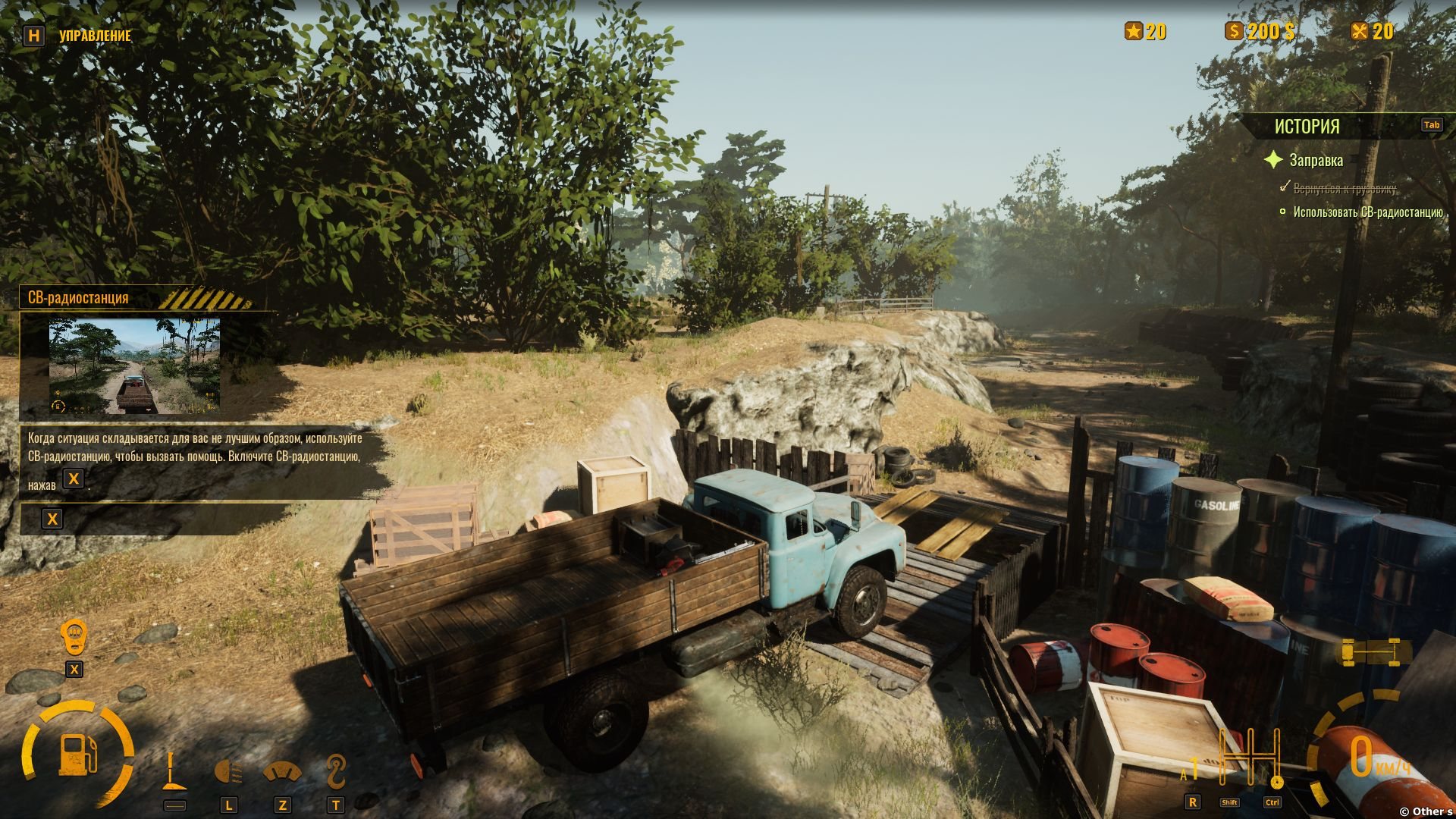This screenshot has width=1456, height=819.
Task: Toggle the windshield wipers icon
Action: point(282,773)
